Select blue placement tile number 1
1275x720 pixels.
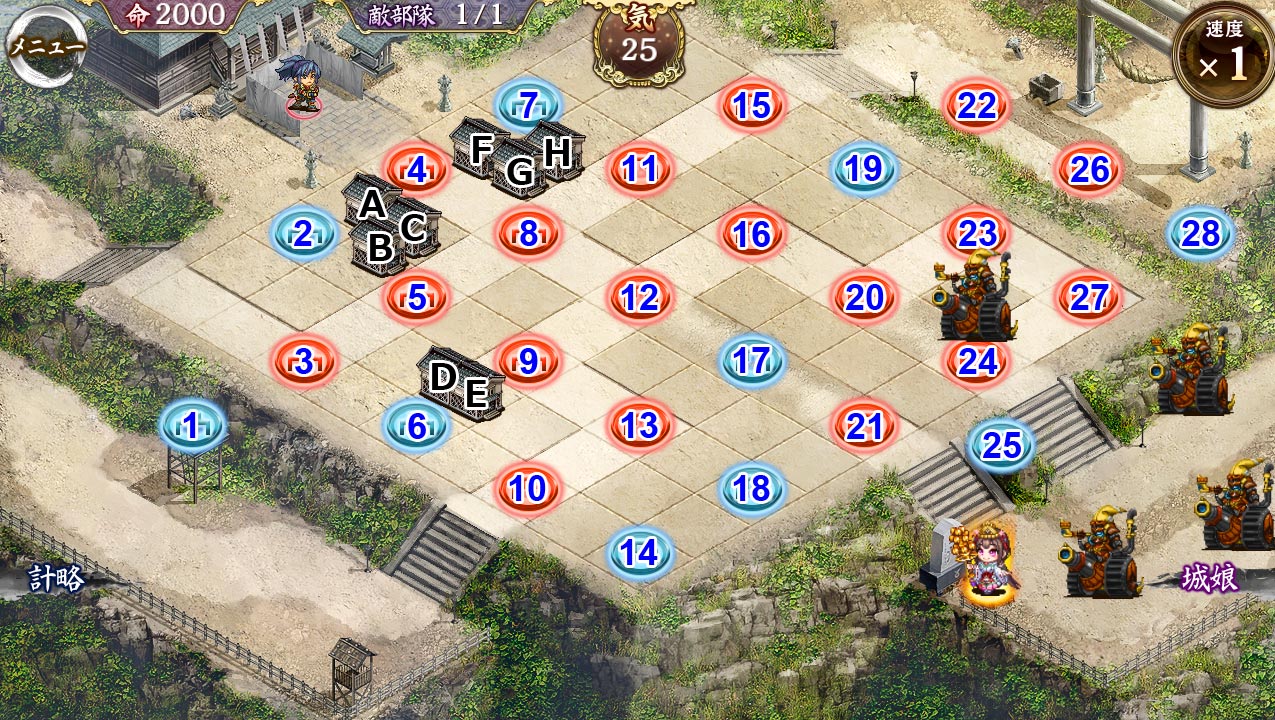pyautogui.click(x=192, y=426)
